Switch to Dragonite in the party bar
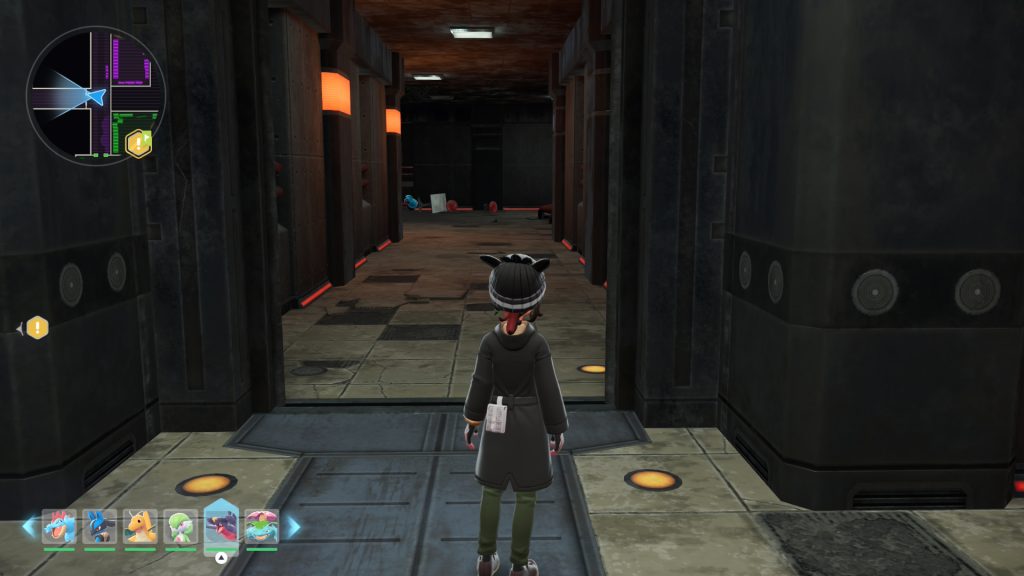The width and height of the screenshot is (1024, 576). (x=140, y=526)
